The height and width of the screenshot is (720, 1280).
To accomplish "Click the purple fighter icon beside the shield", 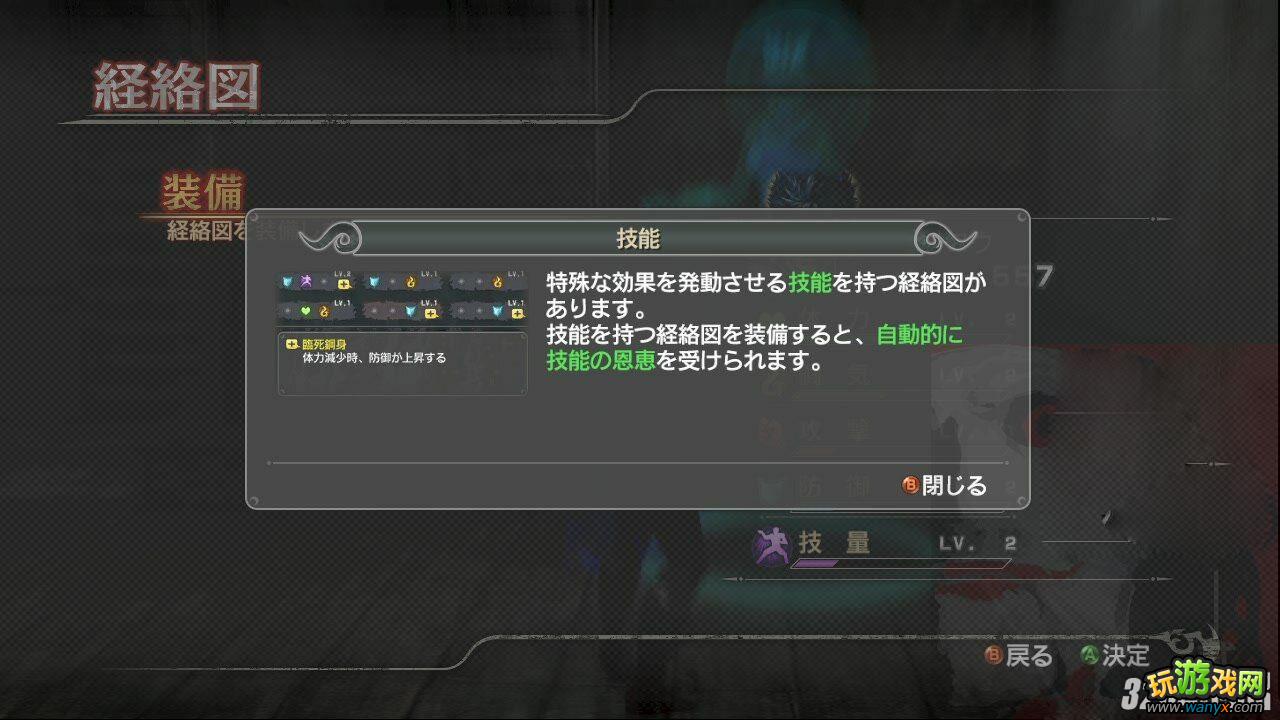I will [x=307, y=281].
